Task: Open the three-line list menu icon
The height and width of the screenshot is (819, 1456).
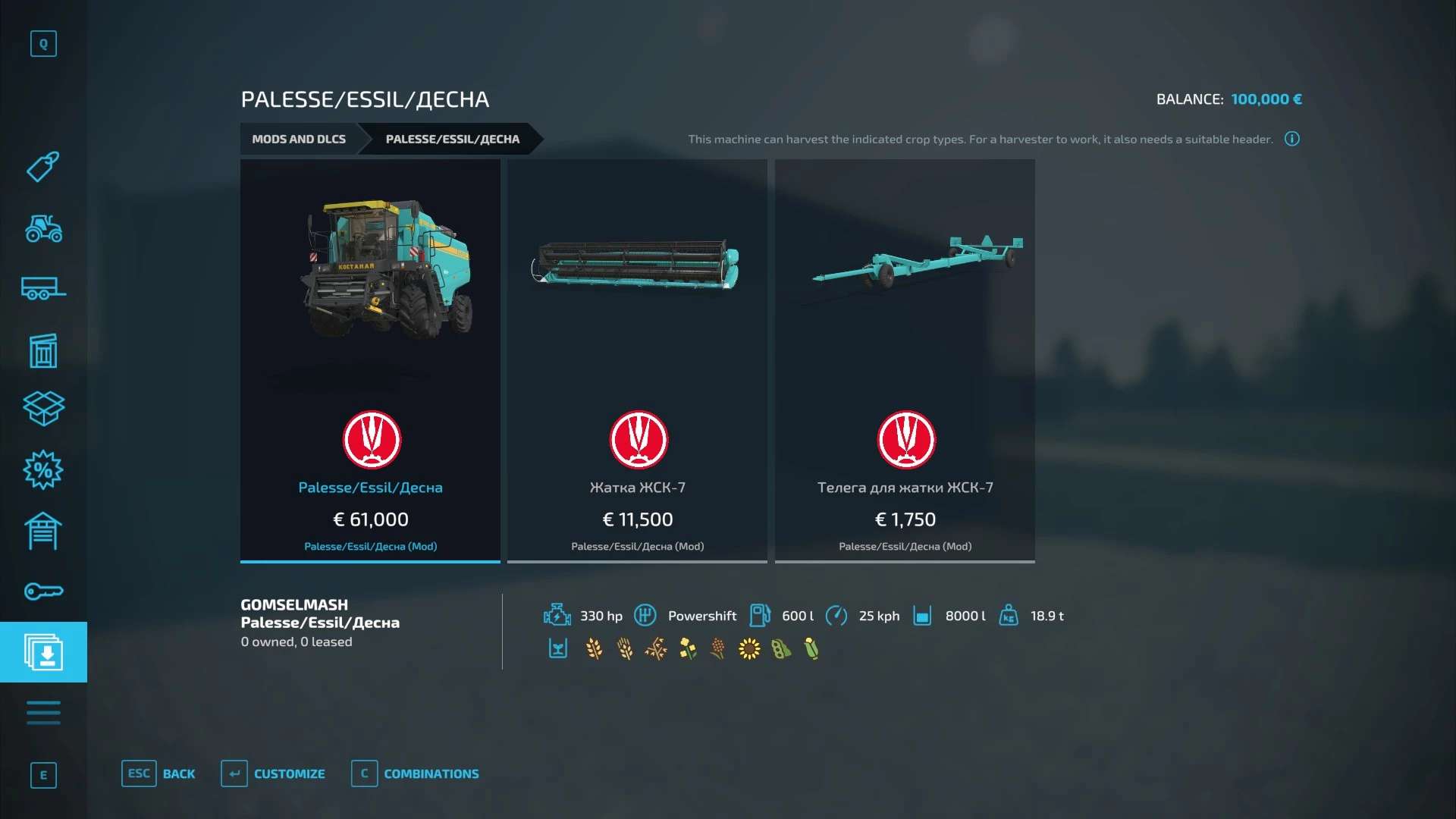Action: 43,713
